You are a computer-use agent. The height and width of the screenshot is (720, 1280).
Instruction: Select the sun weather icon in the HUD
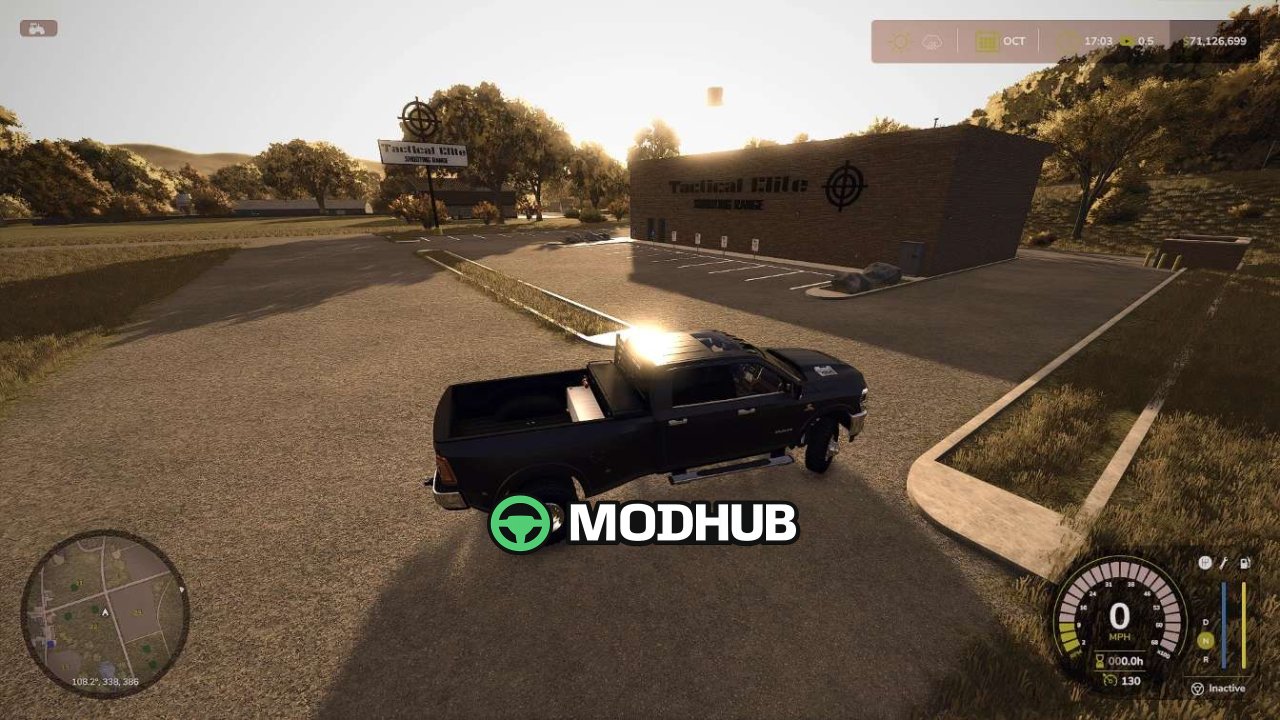point(899,41)
